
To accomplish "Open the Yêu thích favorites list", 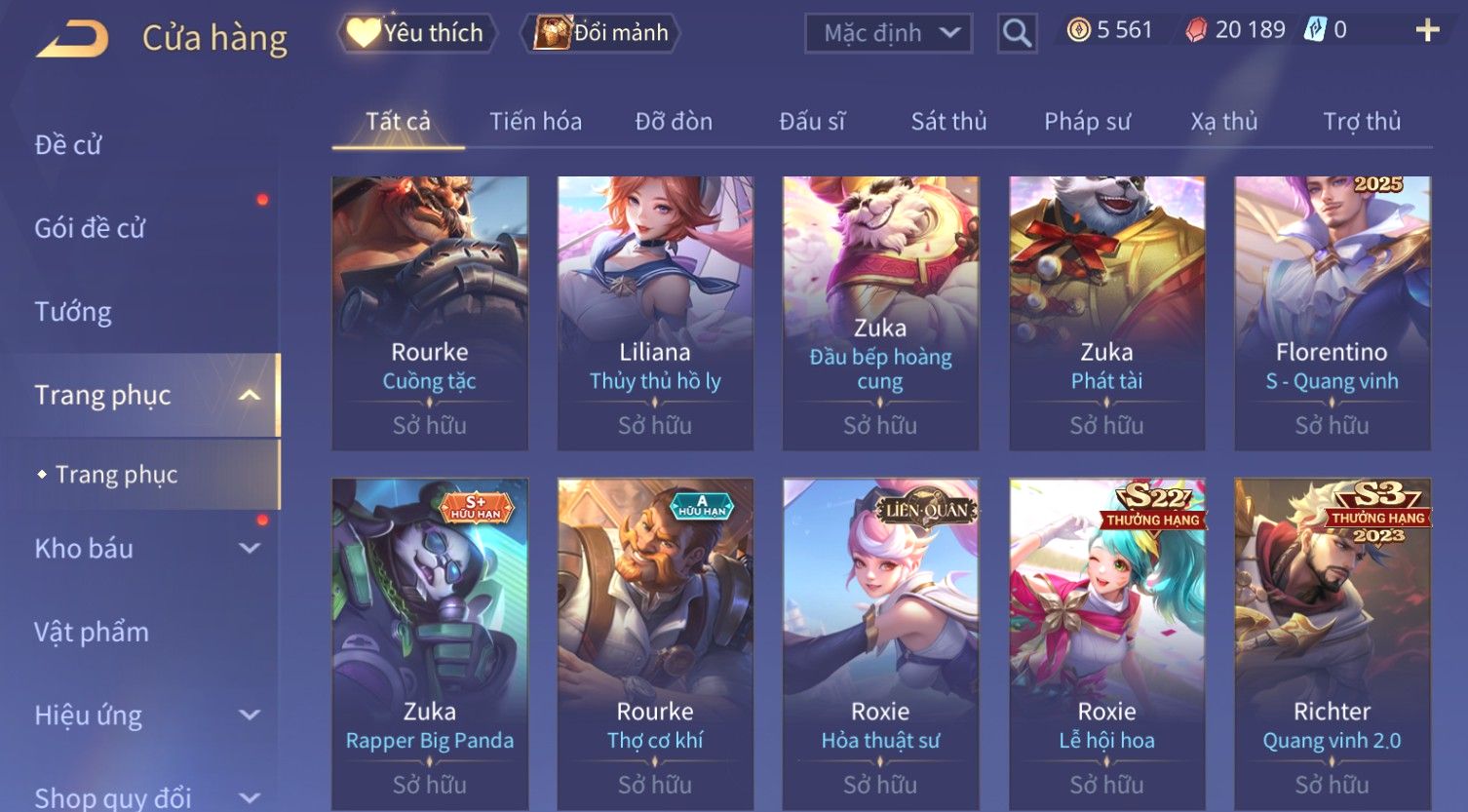I will (x=417, y=33).
